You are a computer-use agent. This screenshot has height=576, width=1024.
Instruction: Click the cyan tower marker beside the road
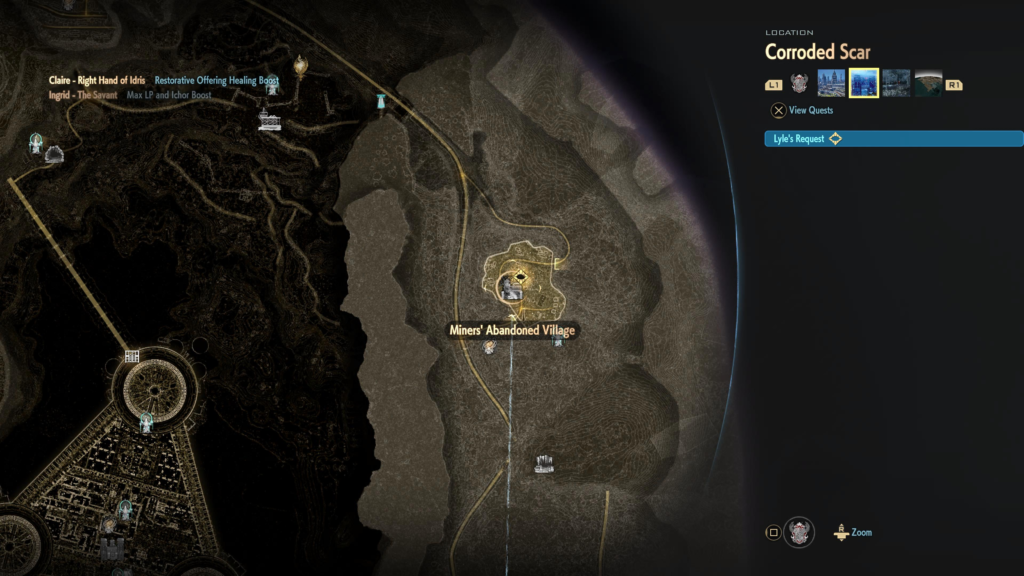(x=381, y=101)
